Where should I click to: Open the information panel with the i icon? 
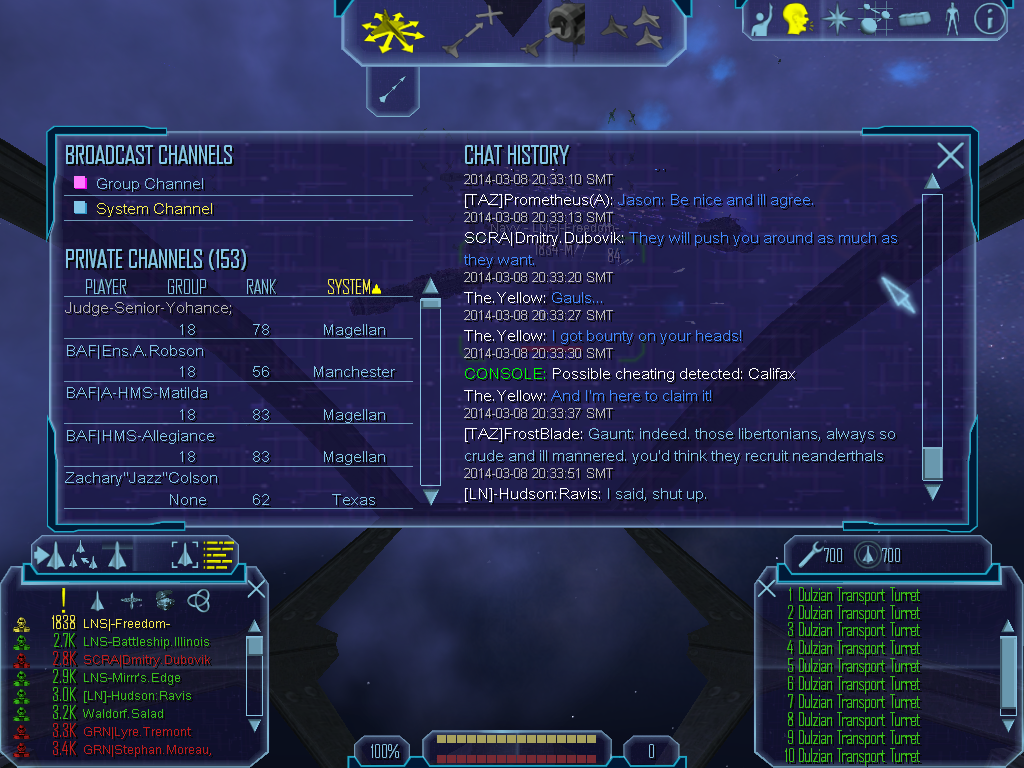(x=989, y=19)
